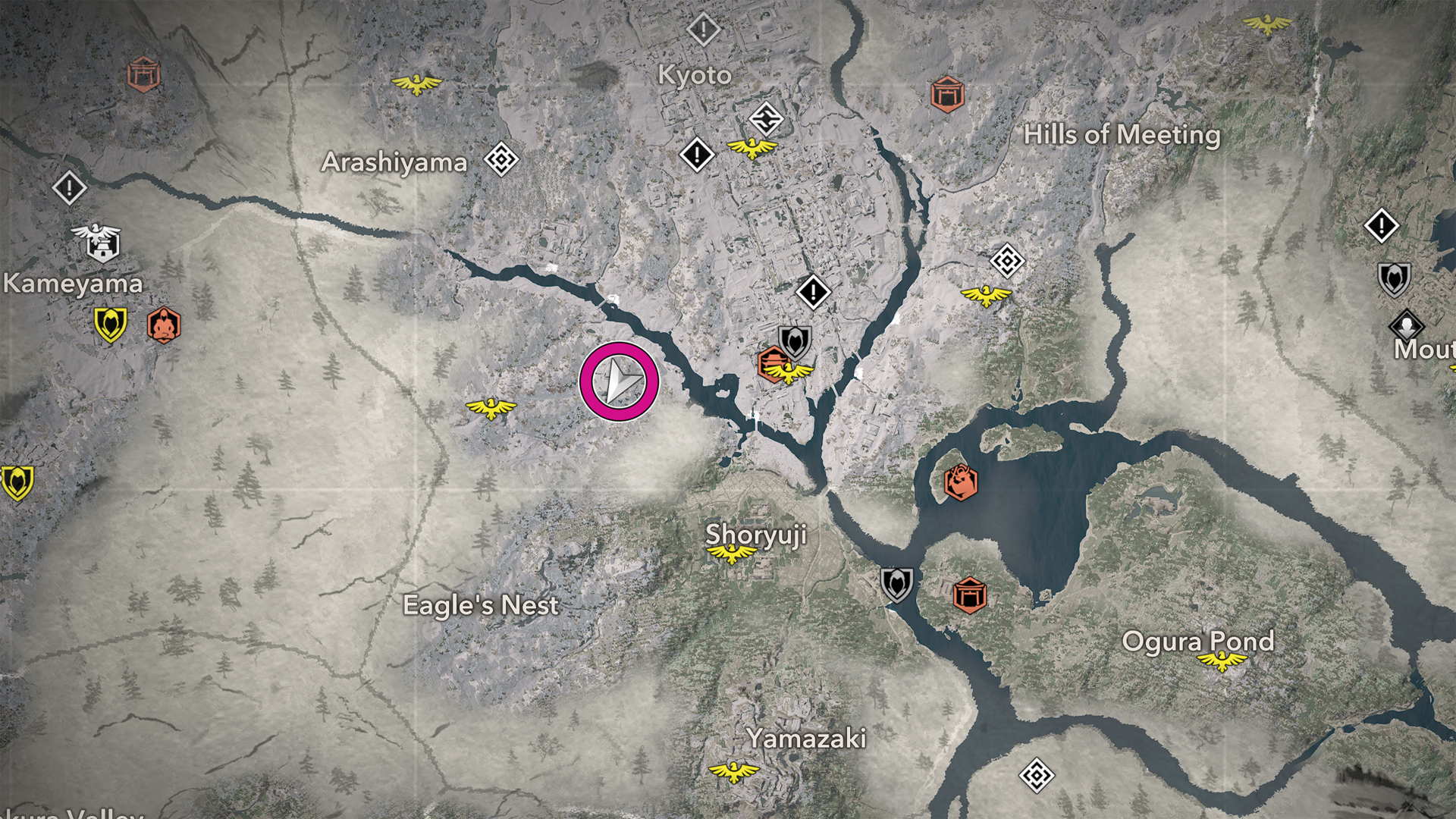Viewport: 1456px width, 819px height.
Task: Choose the yellow eagle viewpoint north of Arashiyama
Action: pos(416,83)
